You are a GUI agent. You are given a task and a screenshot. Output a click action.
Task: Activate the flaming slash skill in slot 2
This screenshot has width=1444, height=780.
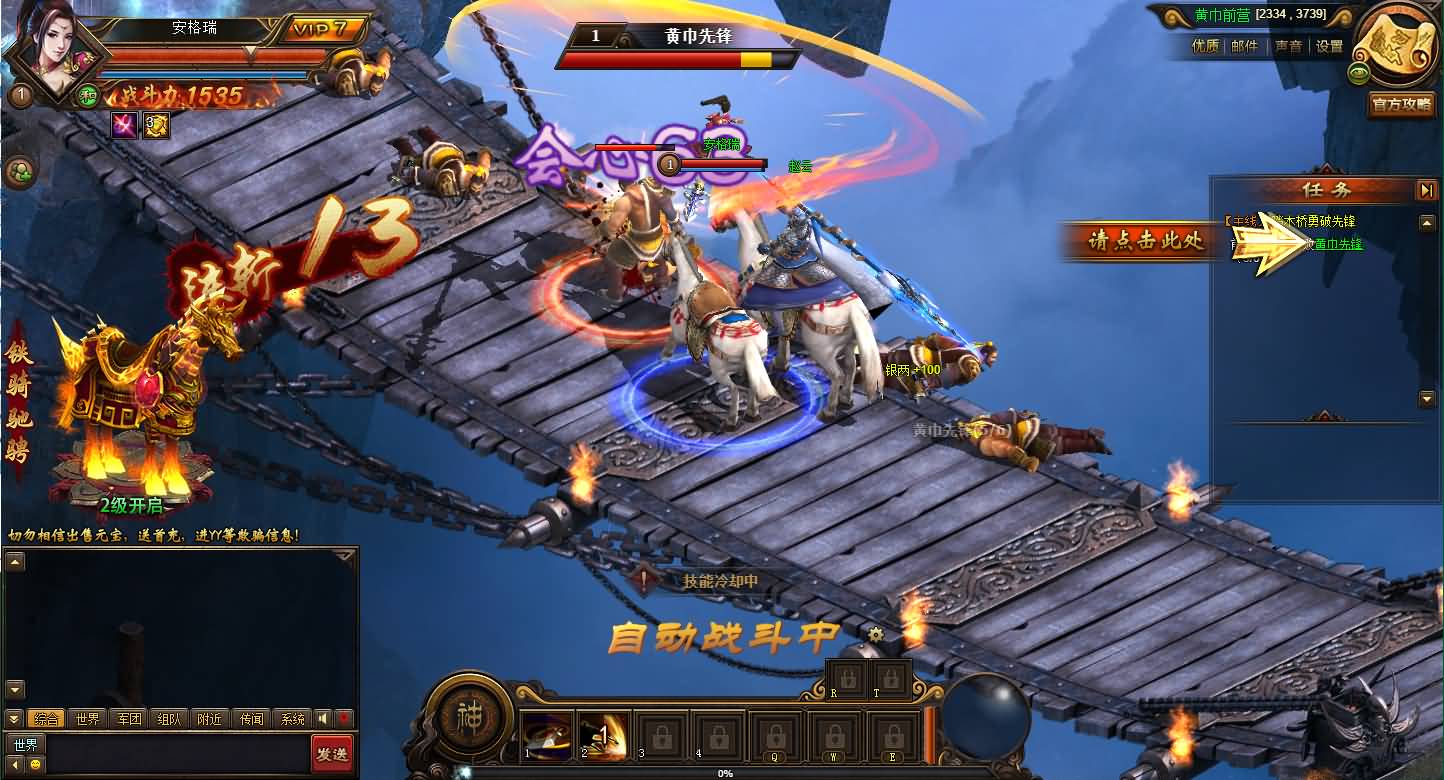605,736
